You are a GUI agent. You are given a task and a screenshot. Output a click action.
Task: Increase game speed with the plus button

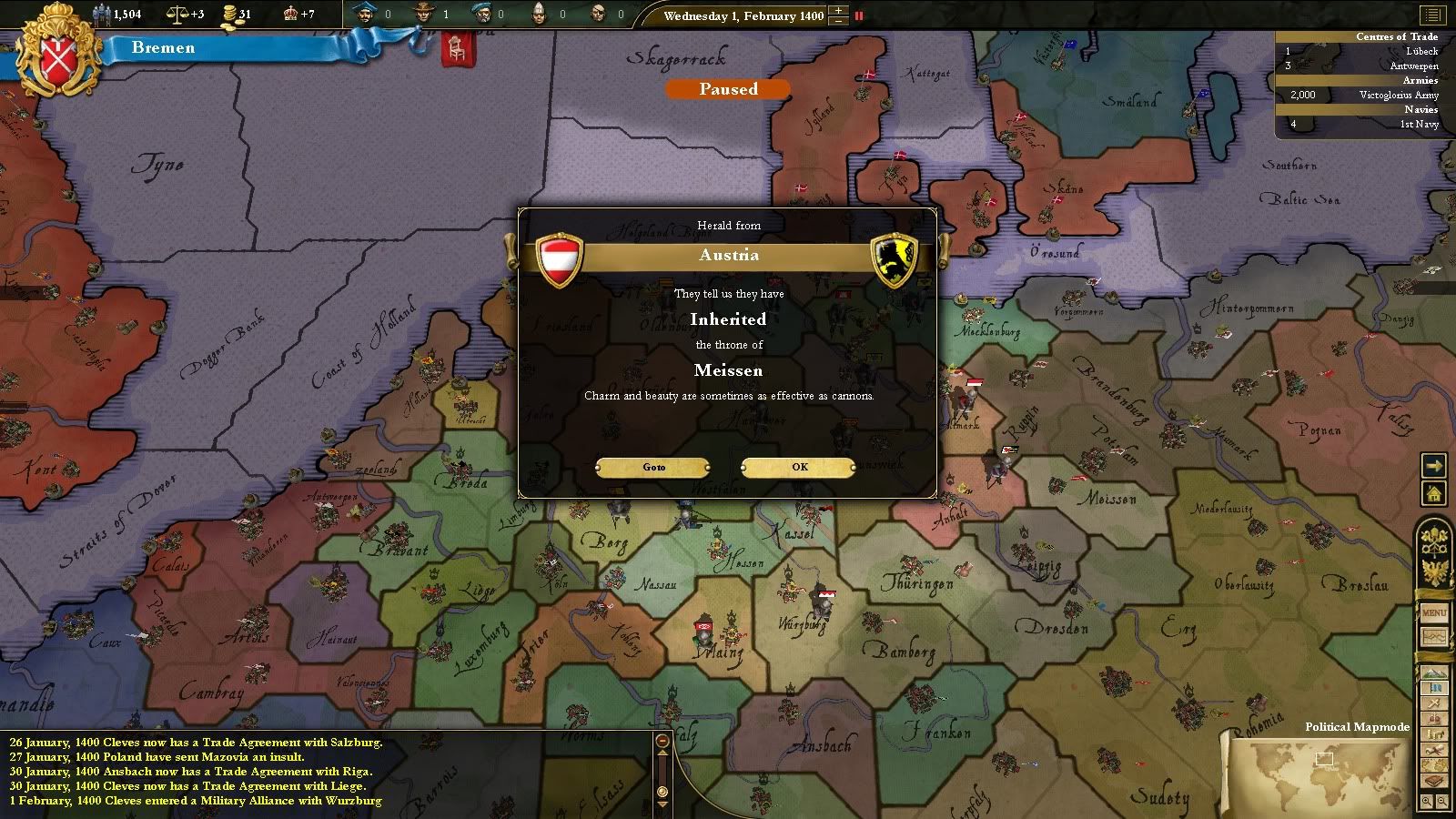tap(838, 11)
